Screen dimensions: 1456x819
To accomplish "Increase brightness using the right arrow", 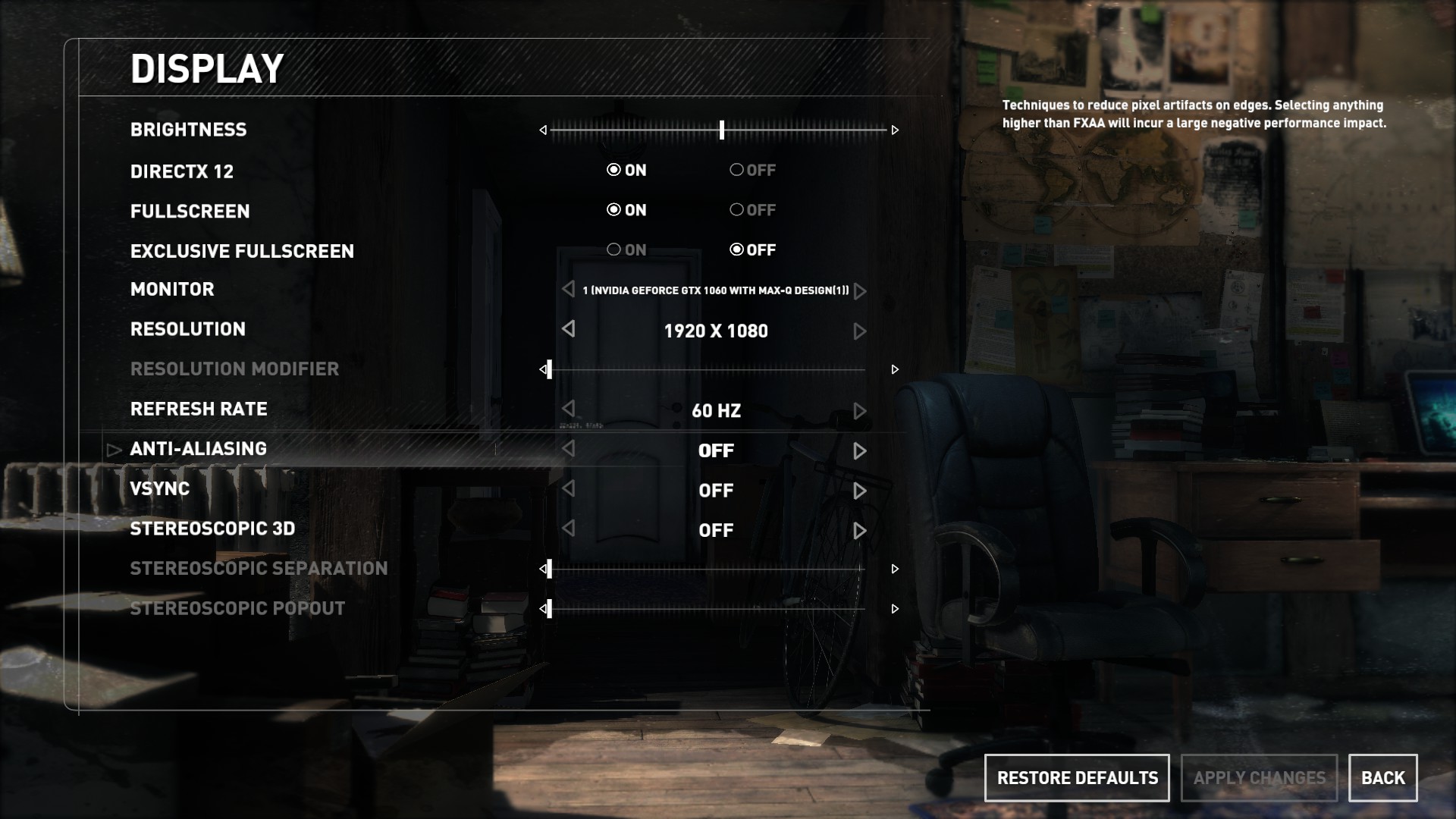I will (x=895, y=130).
